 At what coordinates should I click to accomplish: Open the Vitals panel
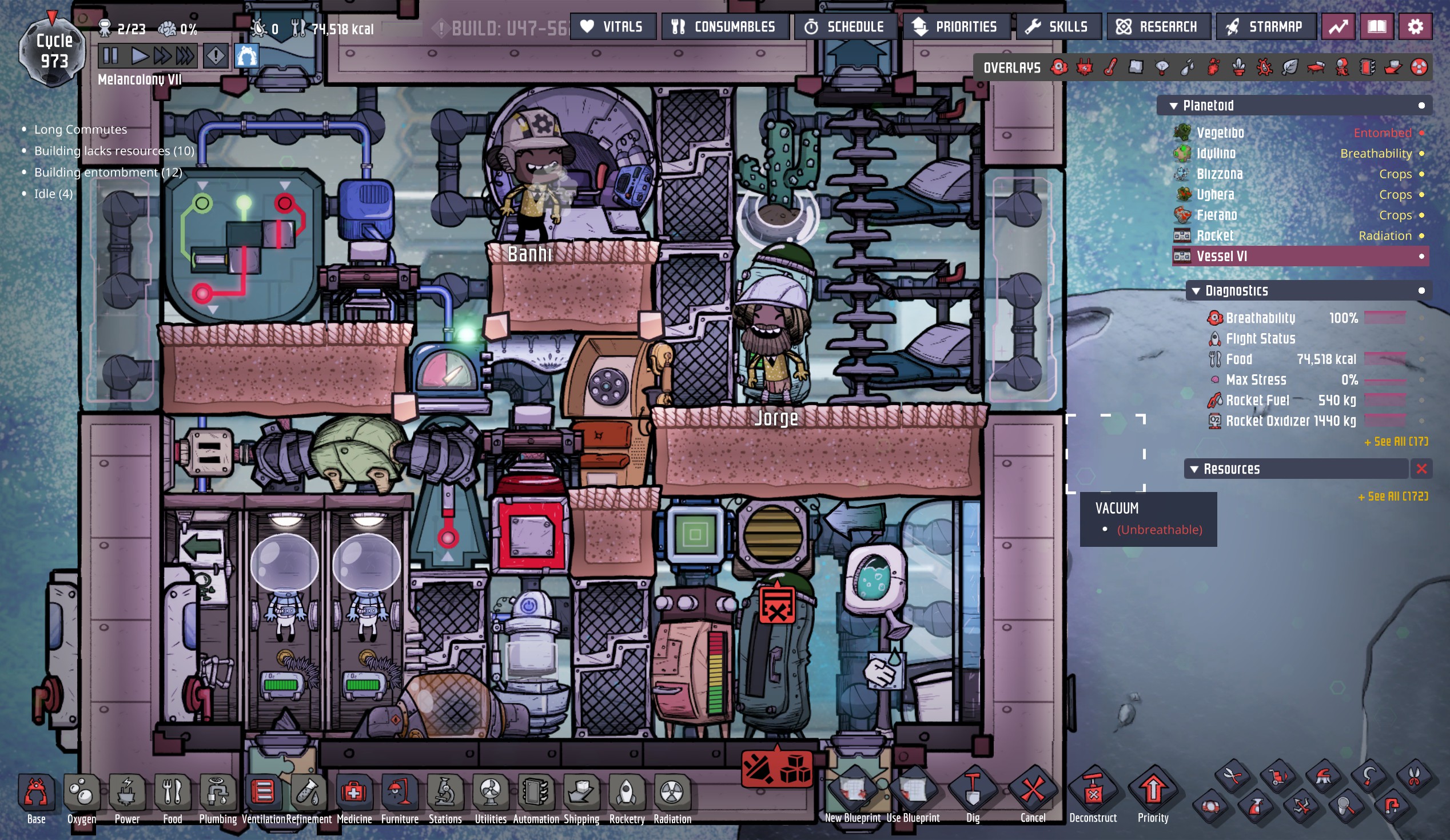pyautogui.click(x=612, y=27)
